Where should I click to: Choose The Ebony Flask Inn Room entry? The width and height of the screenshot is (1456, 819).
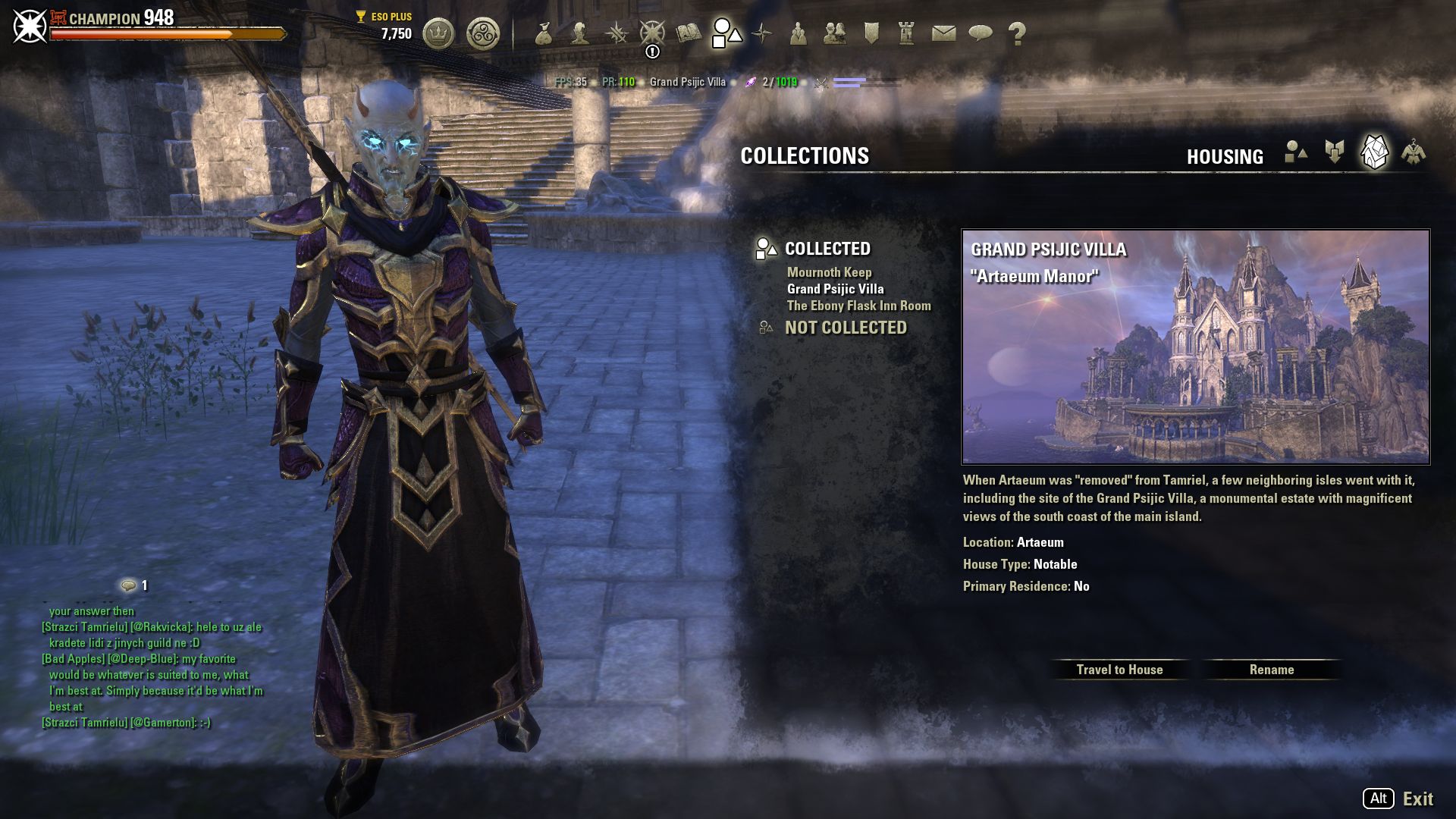[x=858, y=306]
